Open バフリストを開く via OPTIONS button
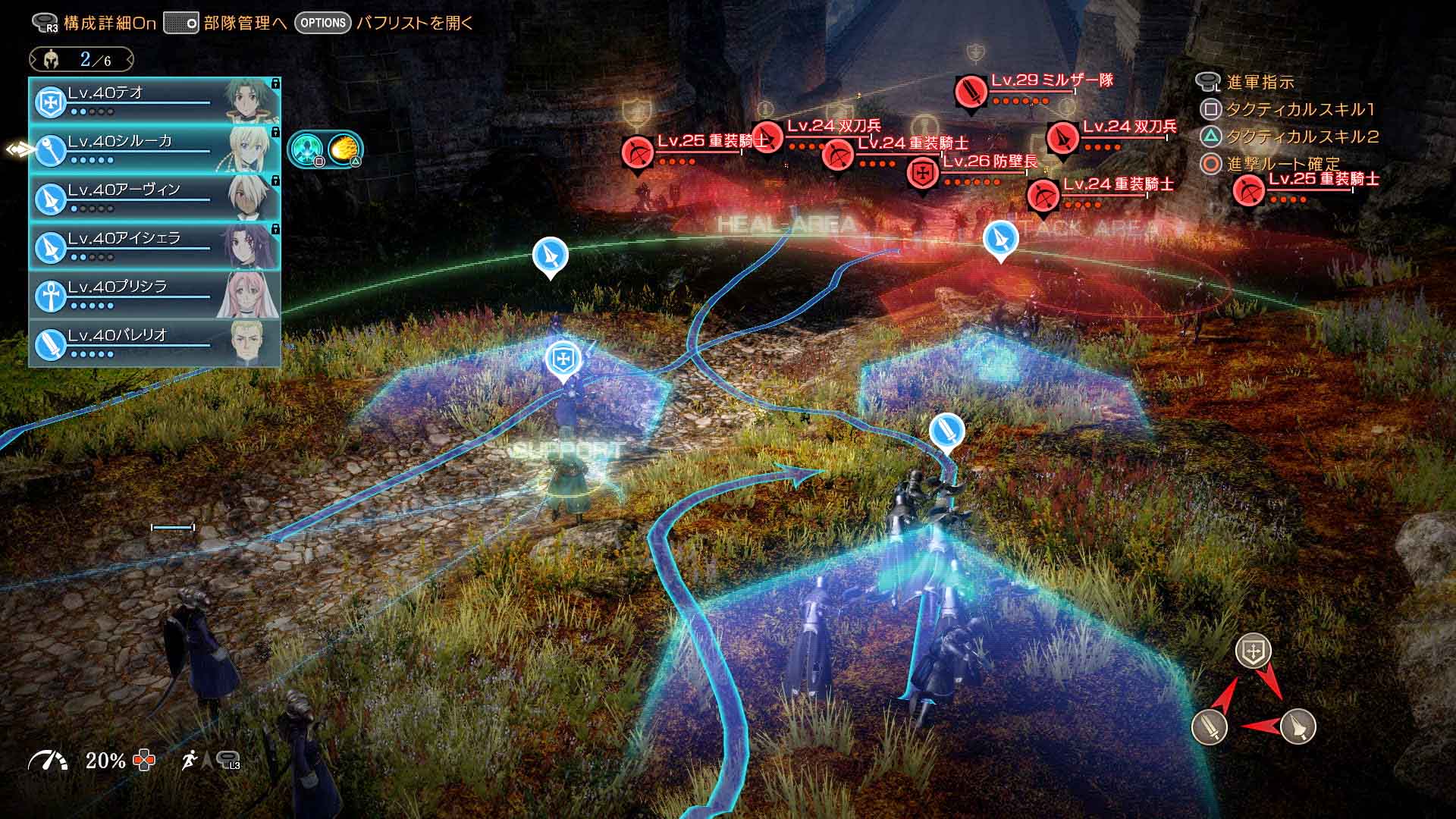1456x819 pixels. (324, 24)
